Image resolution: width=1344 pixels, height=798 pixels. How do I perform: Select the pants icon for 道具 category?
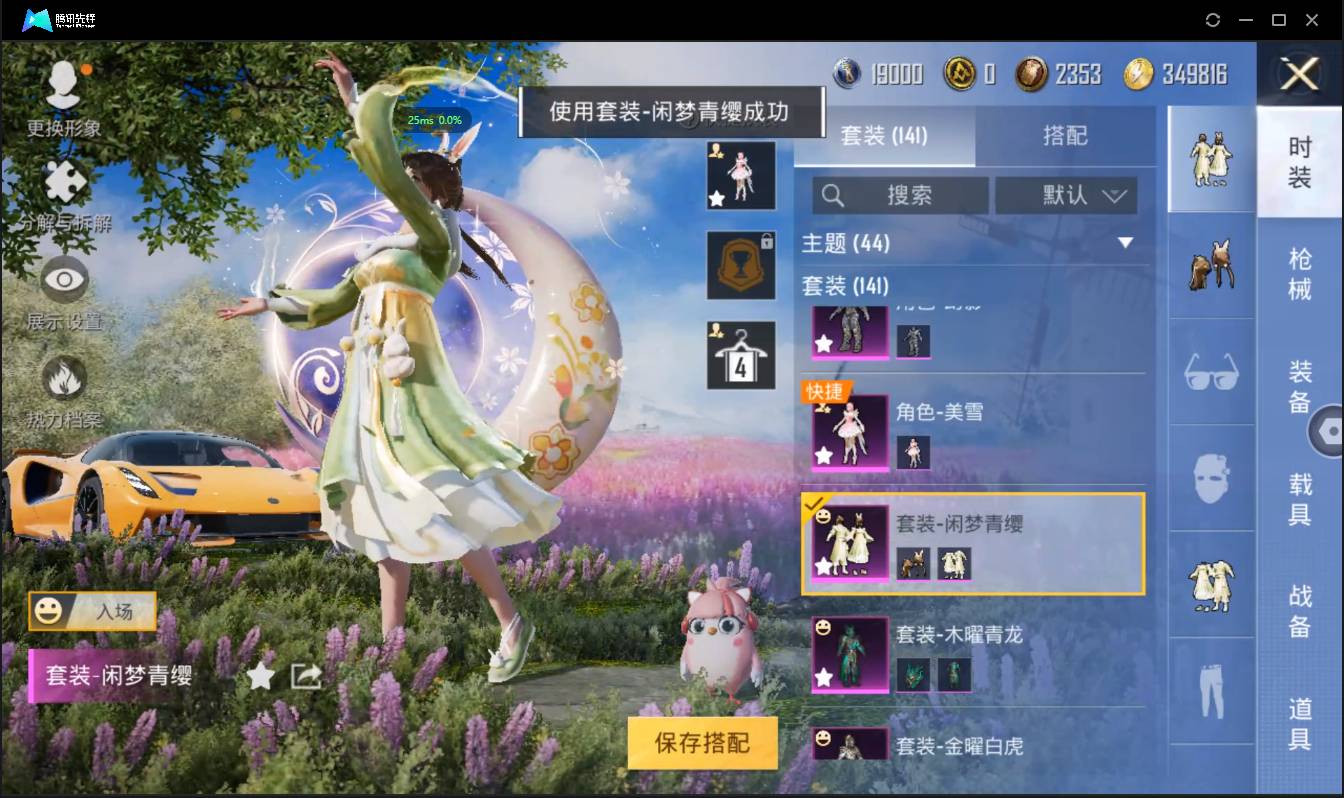pos(1210,690)
